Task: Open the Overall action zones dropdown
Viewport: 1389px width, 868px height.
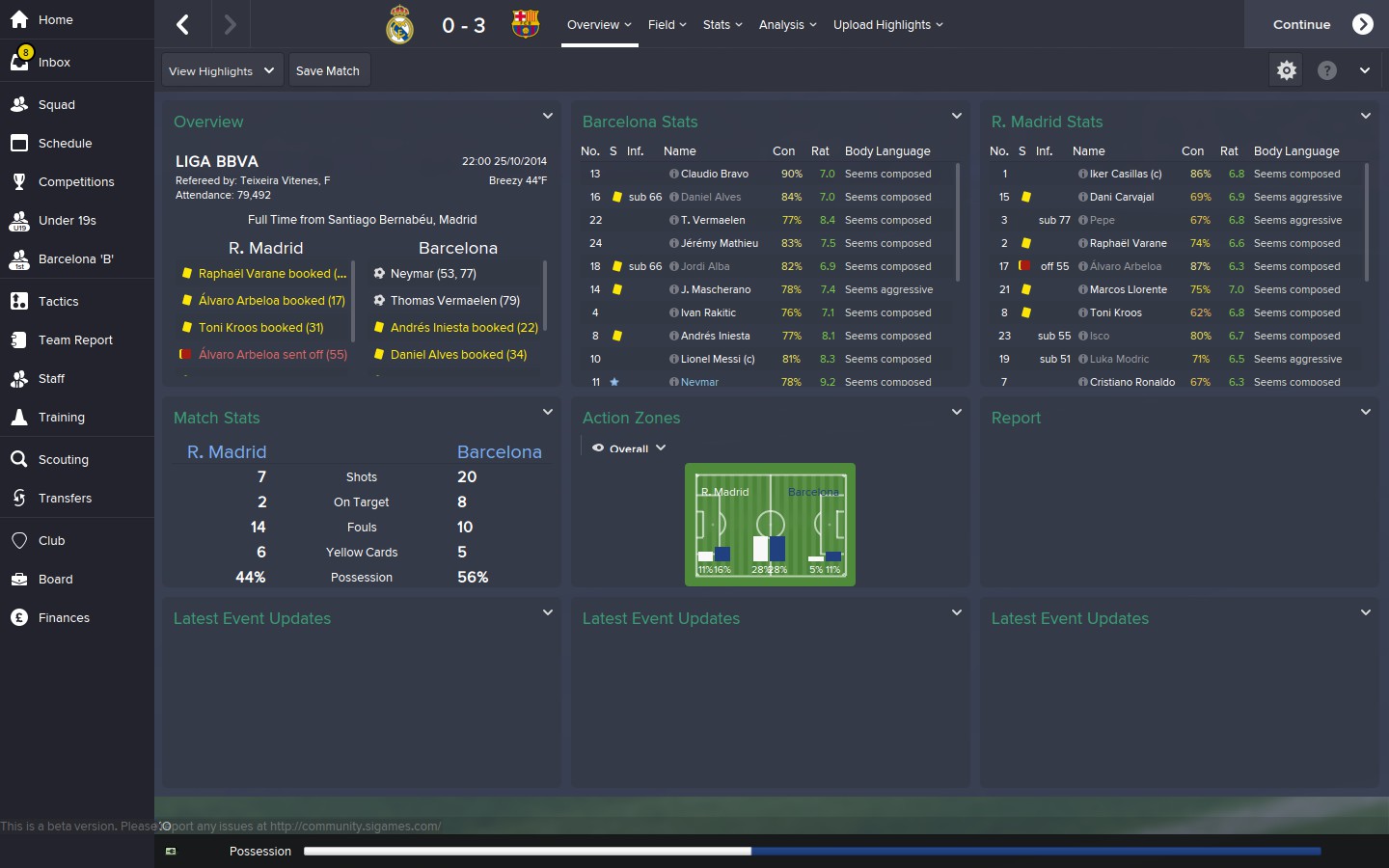Action: 630,448
